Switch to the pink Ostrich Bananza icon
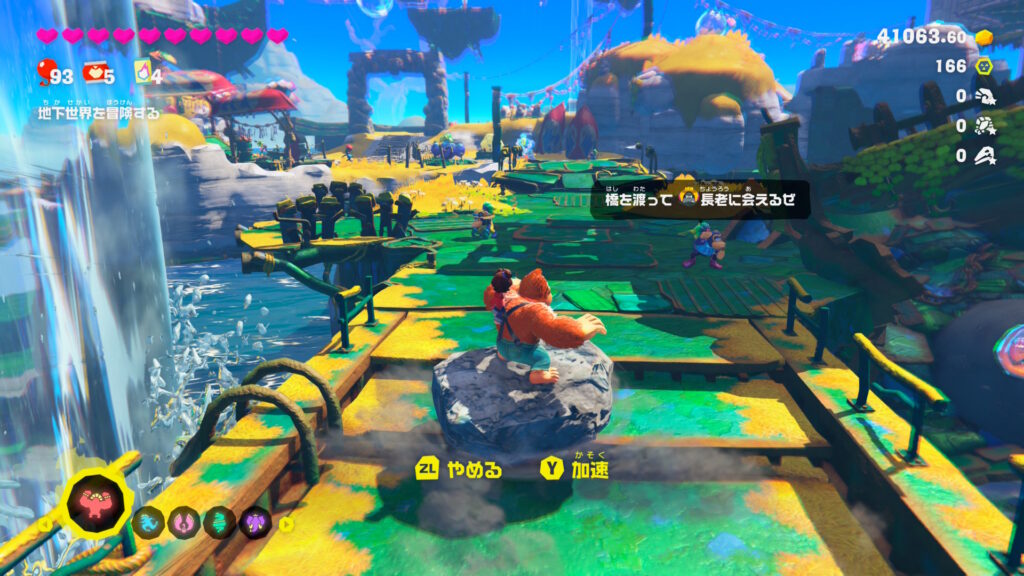 pyautogui.click(x=185, y=521)
